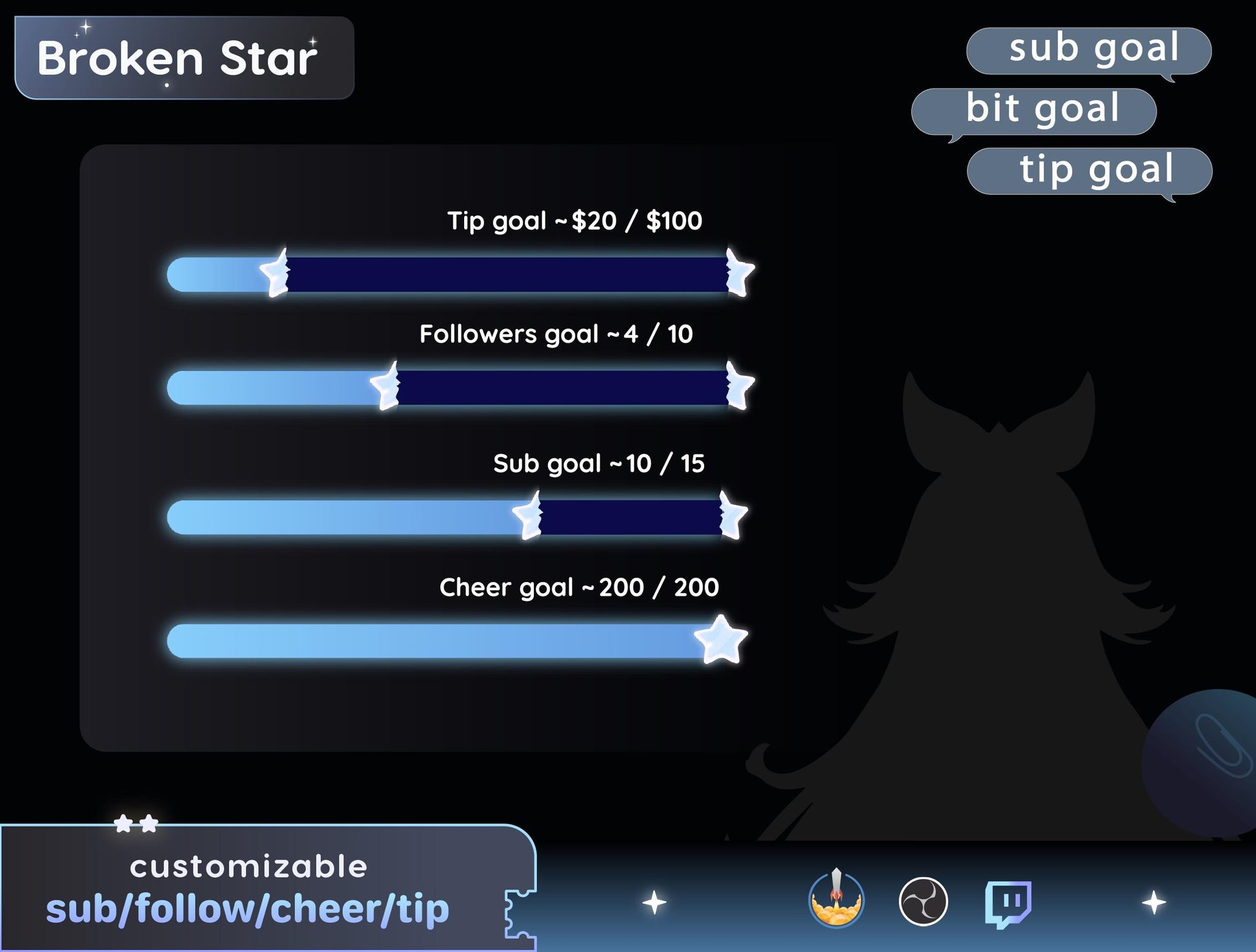Click the OBS logo icon
Screen dimensions: 1256x952
coord(923,901)
